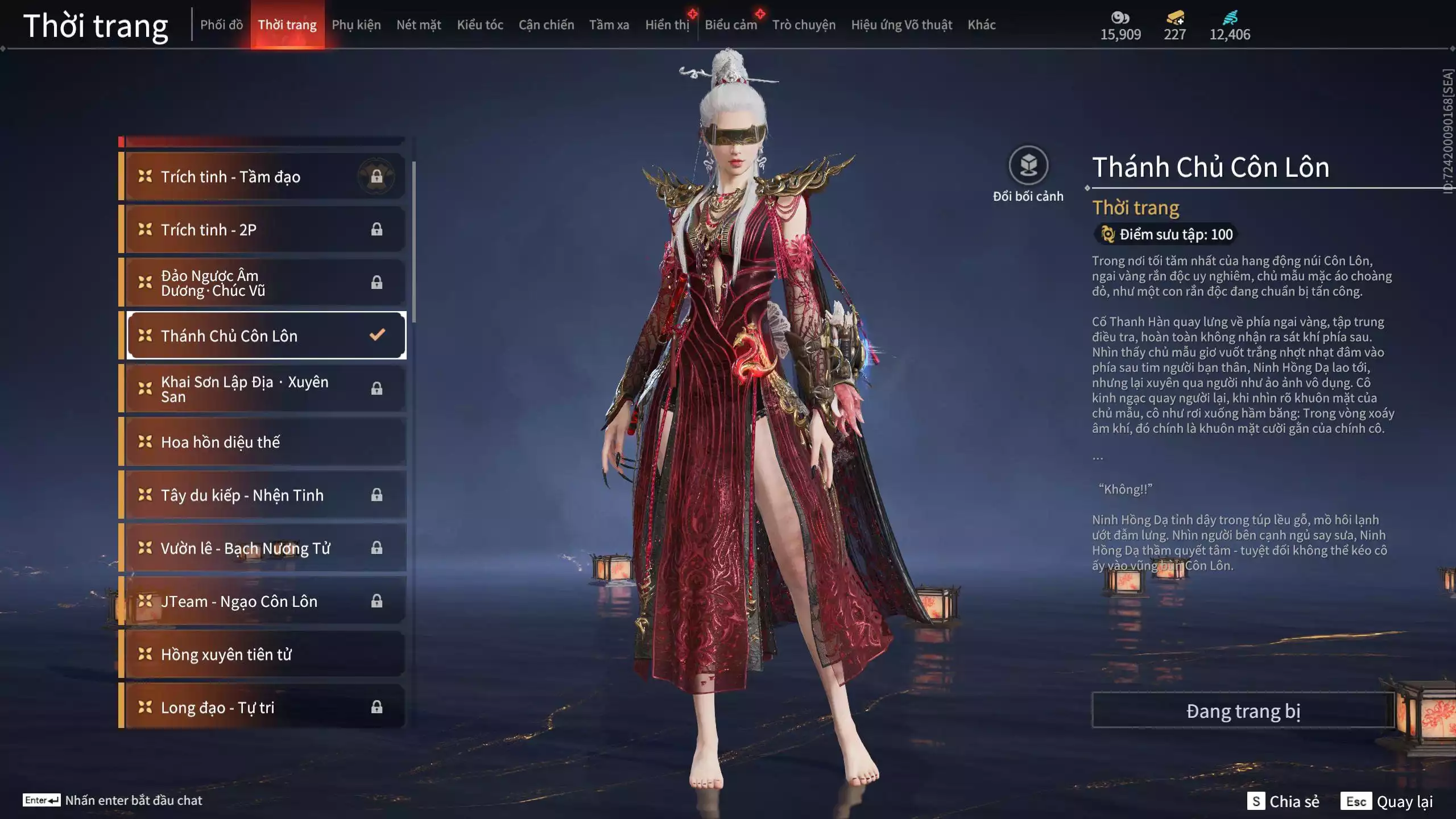Screen dimensions: 1456x819
Task: Switch to the Tầm xa tab
Action: [x=609, y=25]
